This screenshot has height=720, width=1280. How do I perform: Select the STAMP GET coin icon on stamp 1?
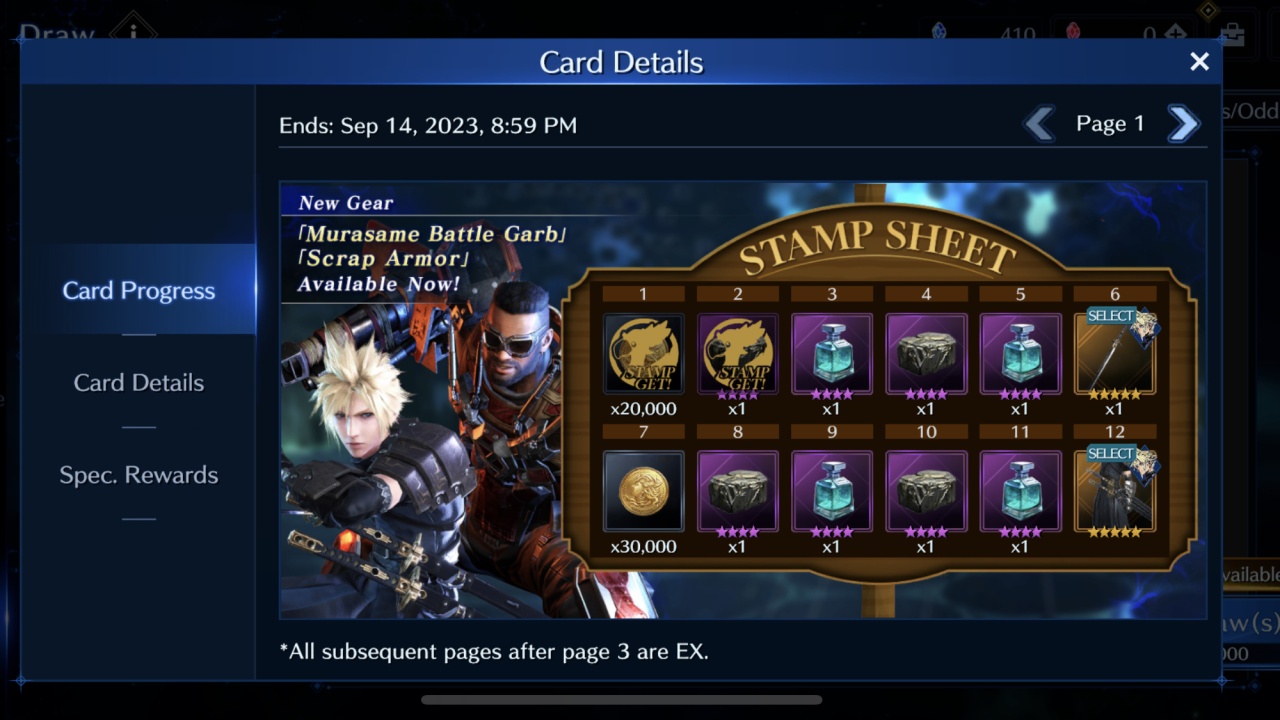643,352
